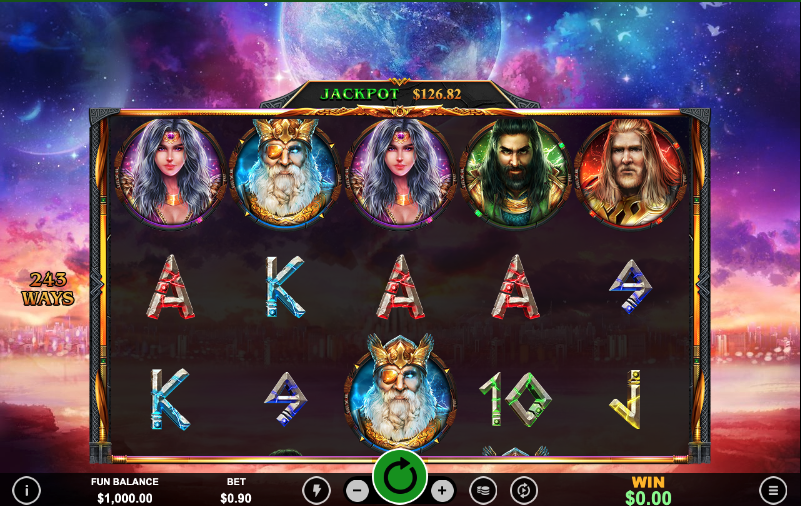Open the hamburger menu
This screenshot has height=506, width=801.
click(x=773, y=490)
